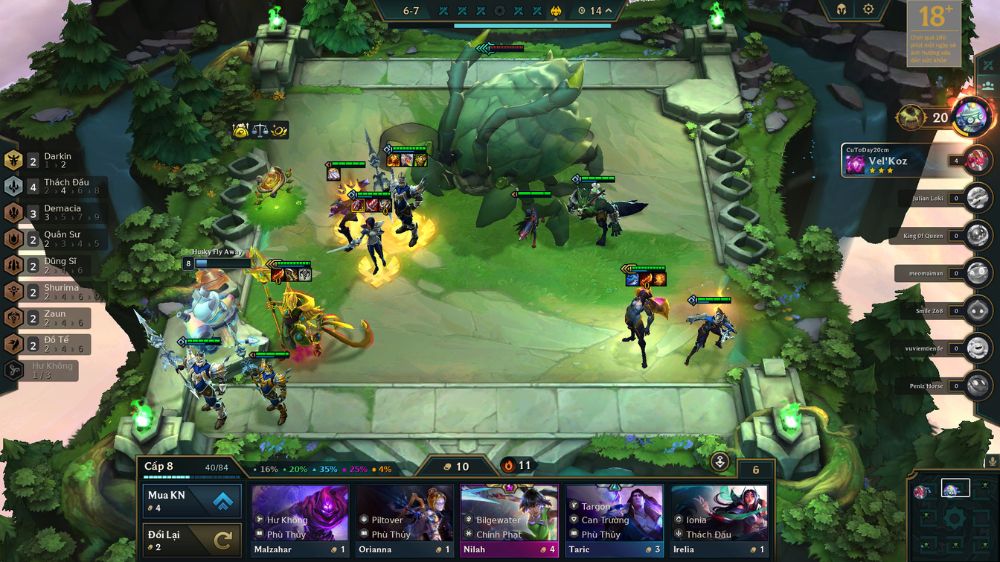Image resolution: width=1000 pixels, height=562 pixels.
Task: Toggle the shop lock arrow button
Action: 720,462
